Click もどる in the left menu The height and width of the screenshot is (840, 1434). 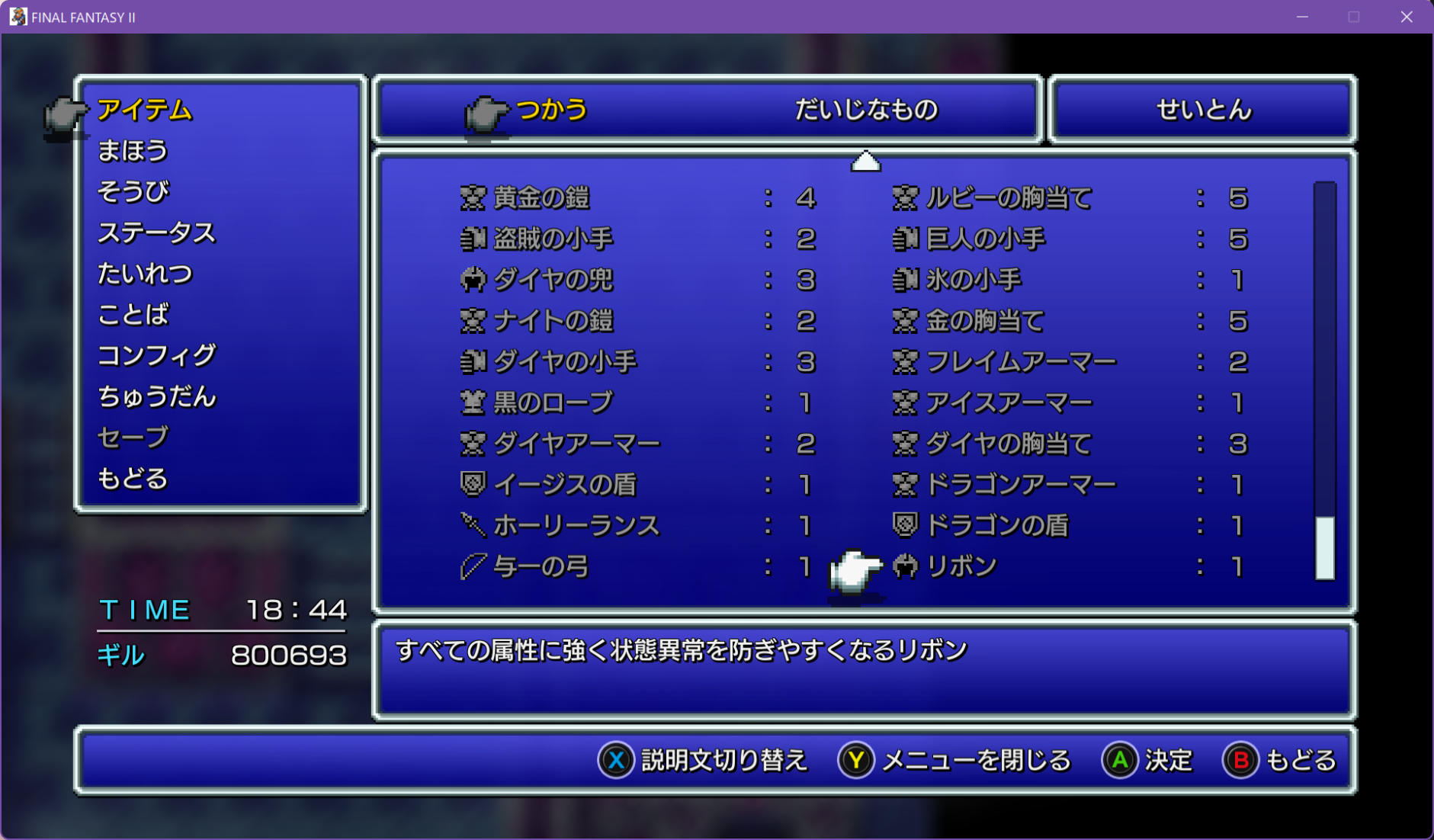point(133,479)
